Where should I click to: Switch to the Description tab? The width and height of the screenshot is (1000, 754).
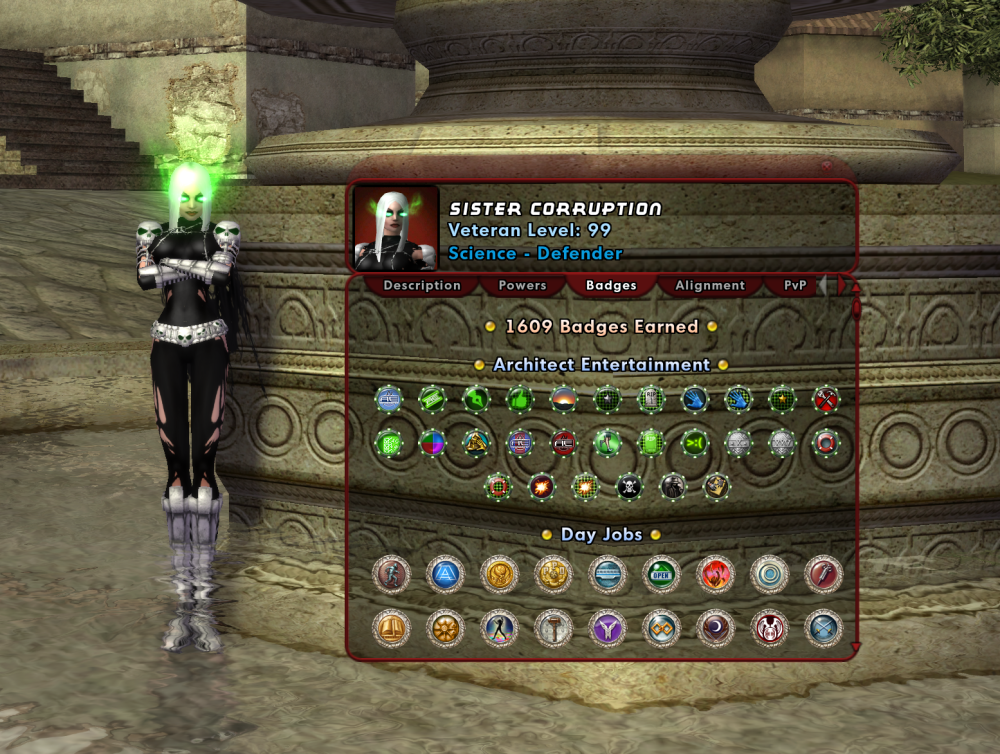click(x=422, y=285)
